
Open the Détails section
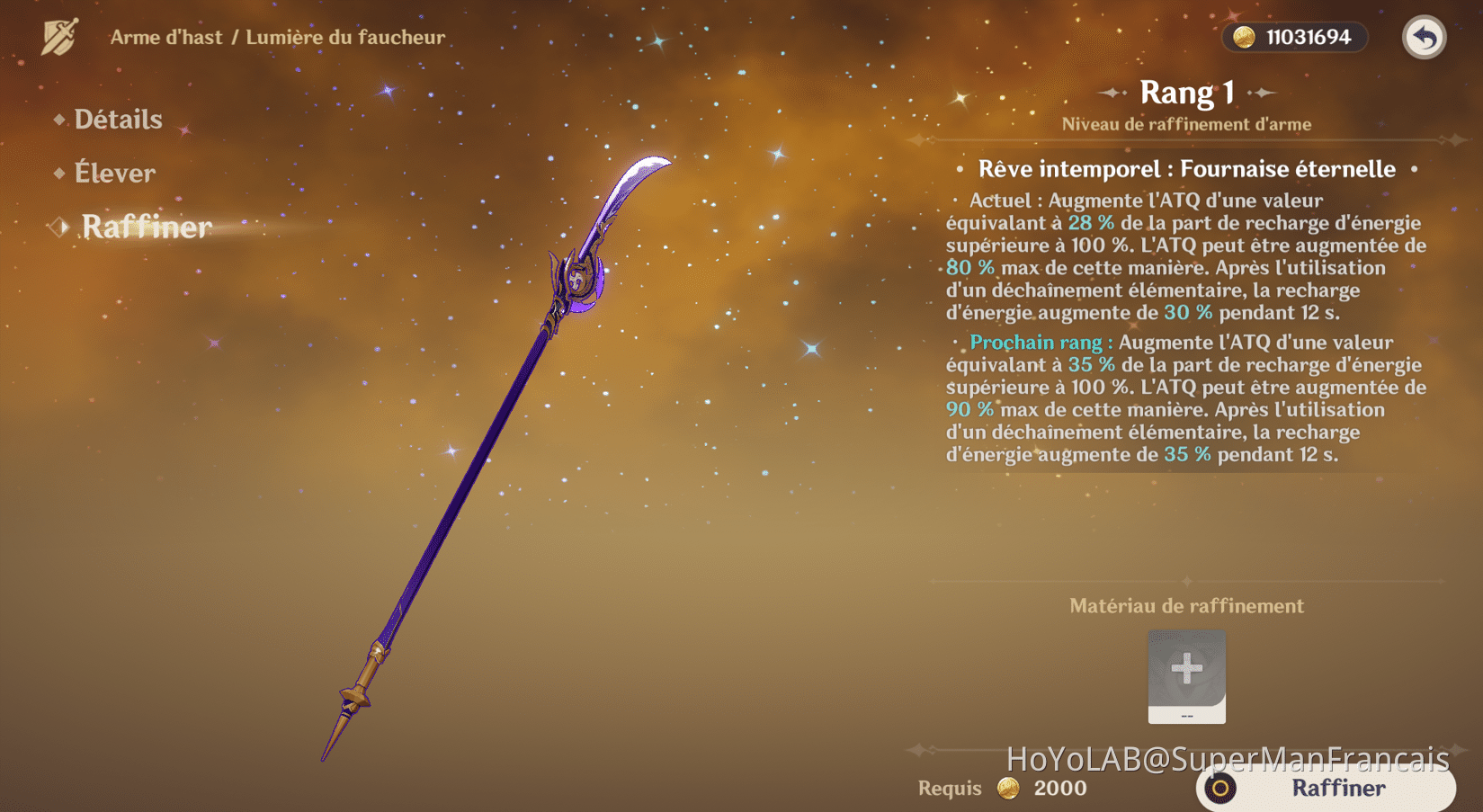118,119
